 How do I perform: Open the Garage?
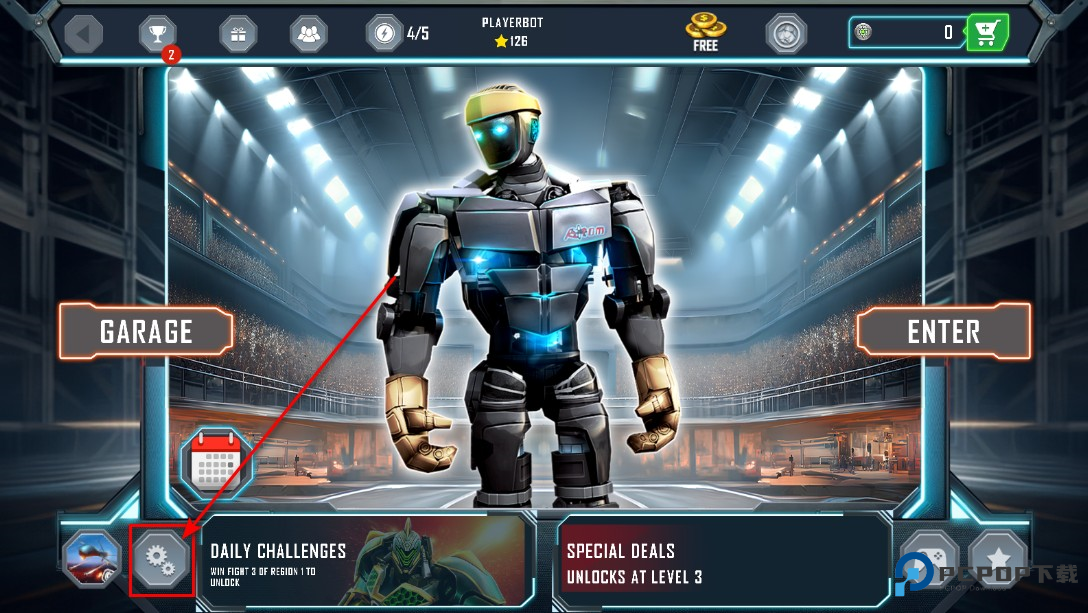coord(146,331)
